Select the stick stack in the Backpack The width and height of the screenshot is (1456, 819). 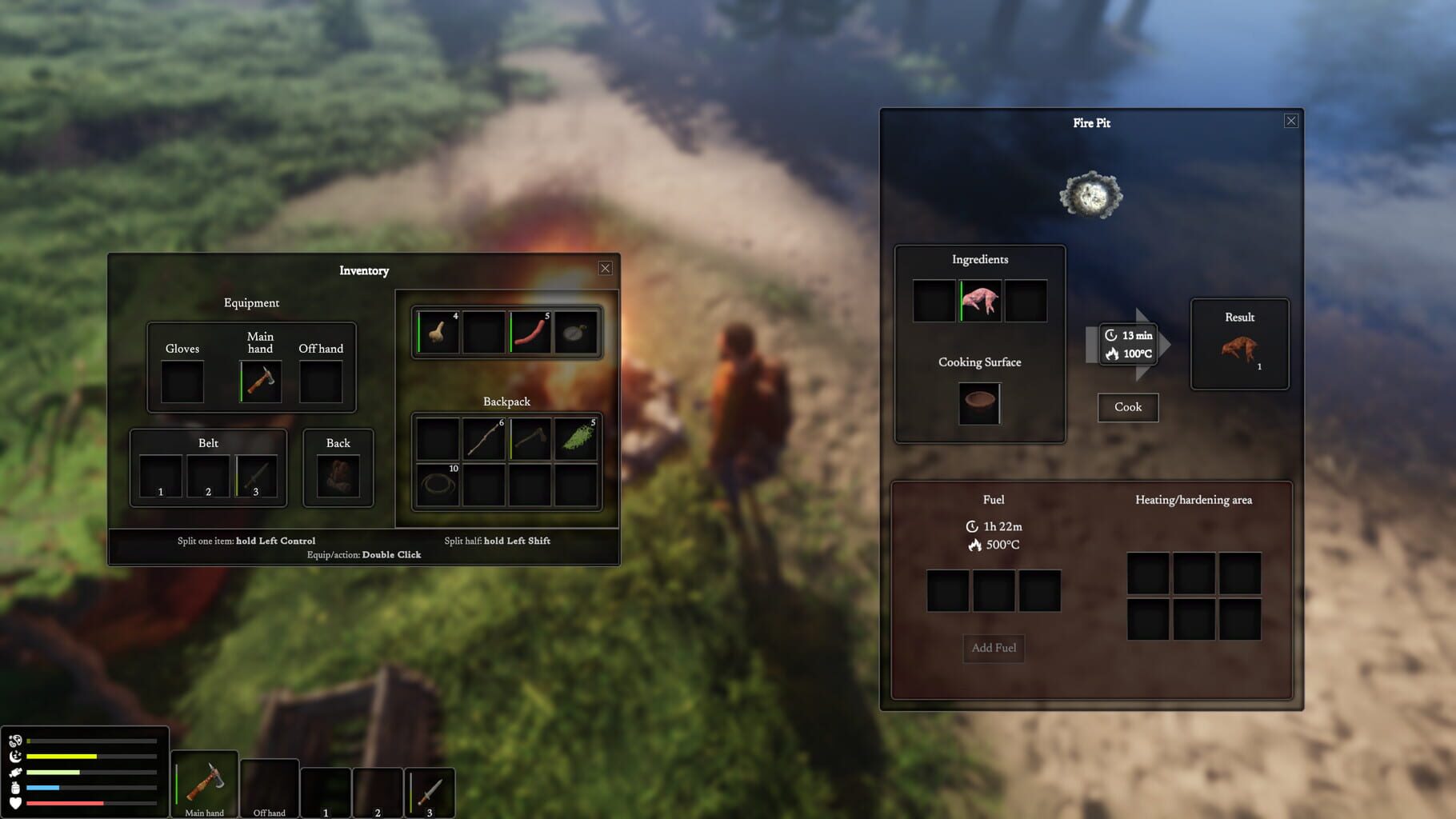[483, 438]
